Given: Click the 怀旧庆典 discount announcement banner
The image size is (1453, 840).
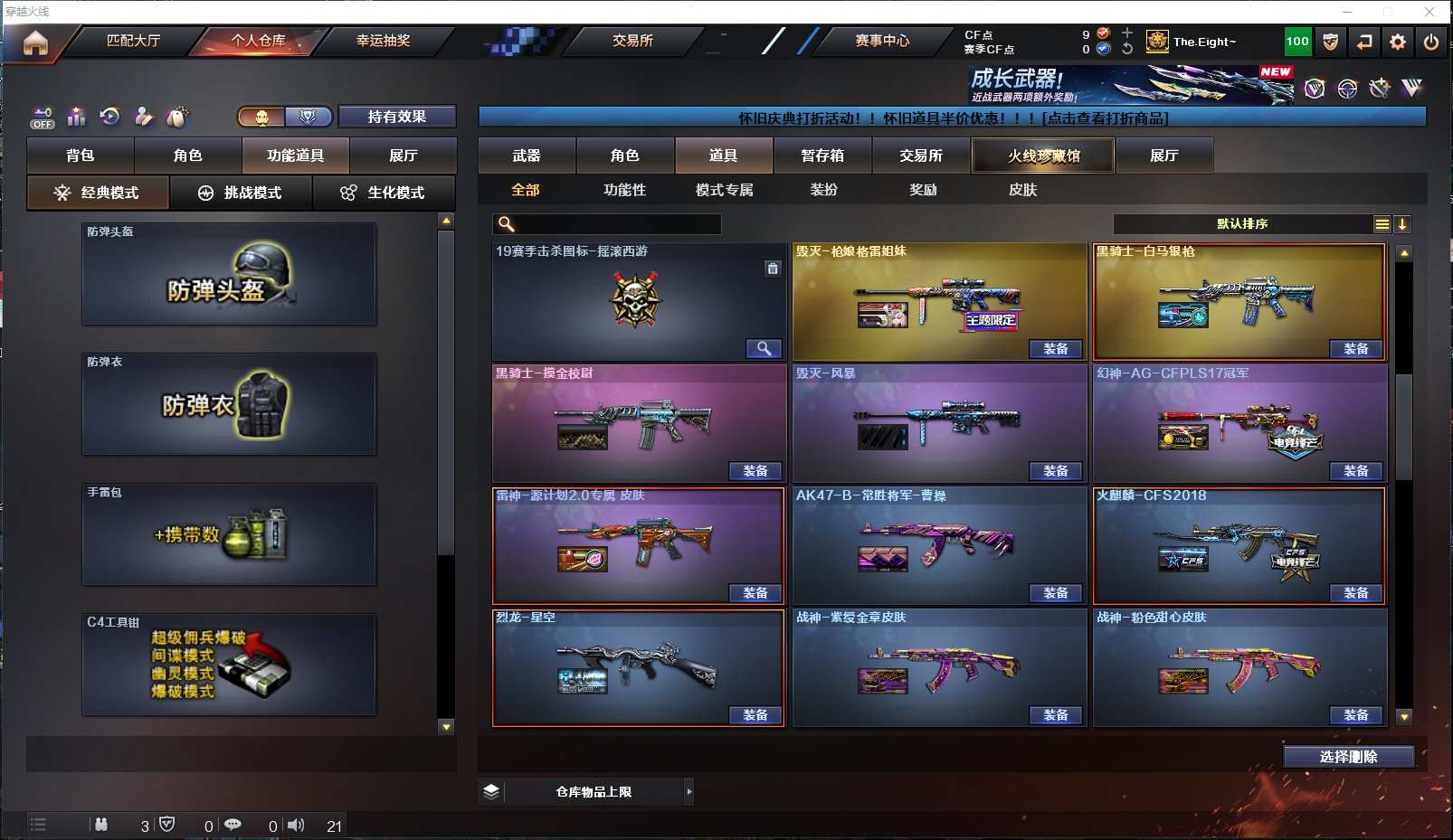Looking at the screenshot, I should pos(952,118).
